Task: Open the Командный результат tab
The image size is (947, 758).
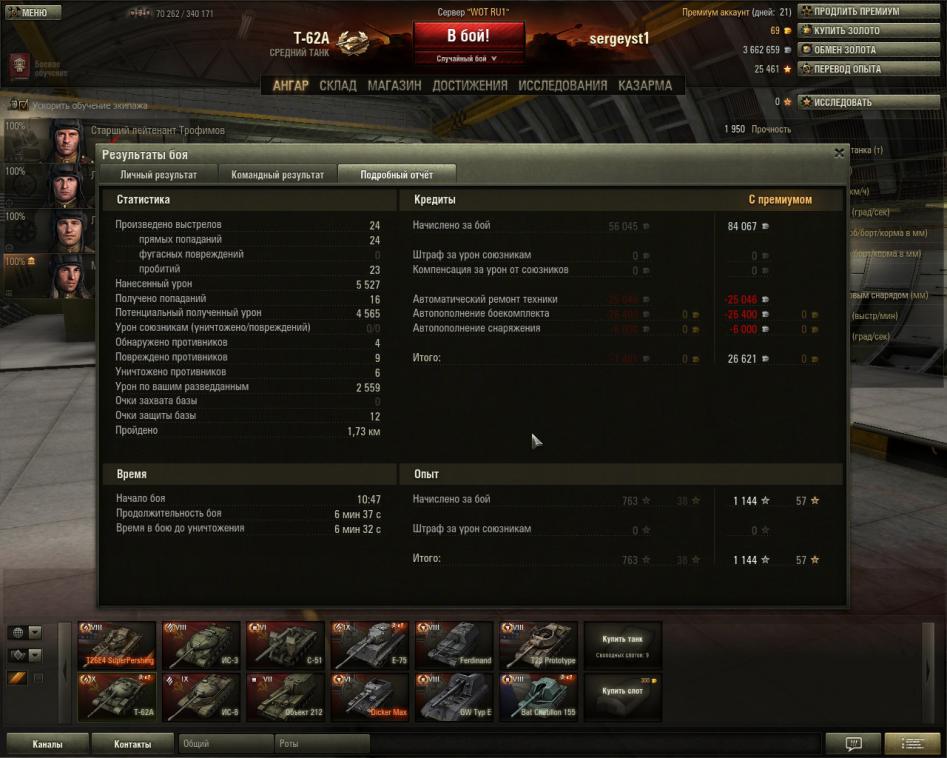Action: click(277, 174)
